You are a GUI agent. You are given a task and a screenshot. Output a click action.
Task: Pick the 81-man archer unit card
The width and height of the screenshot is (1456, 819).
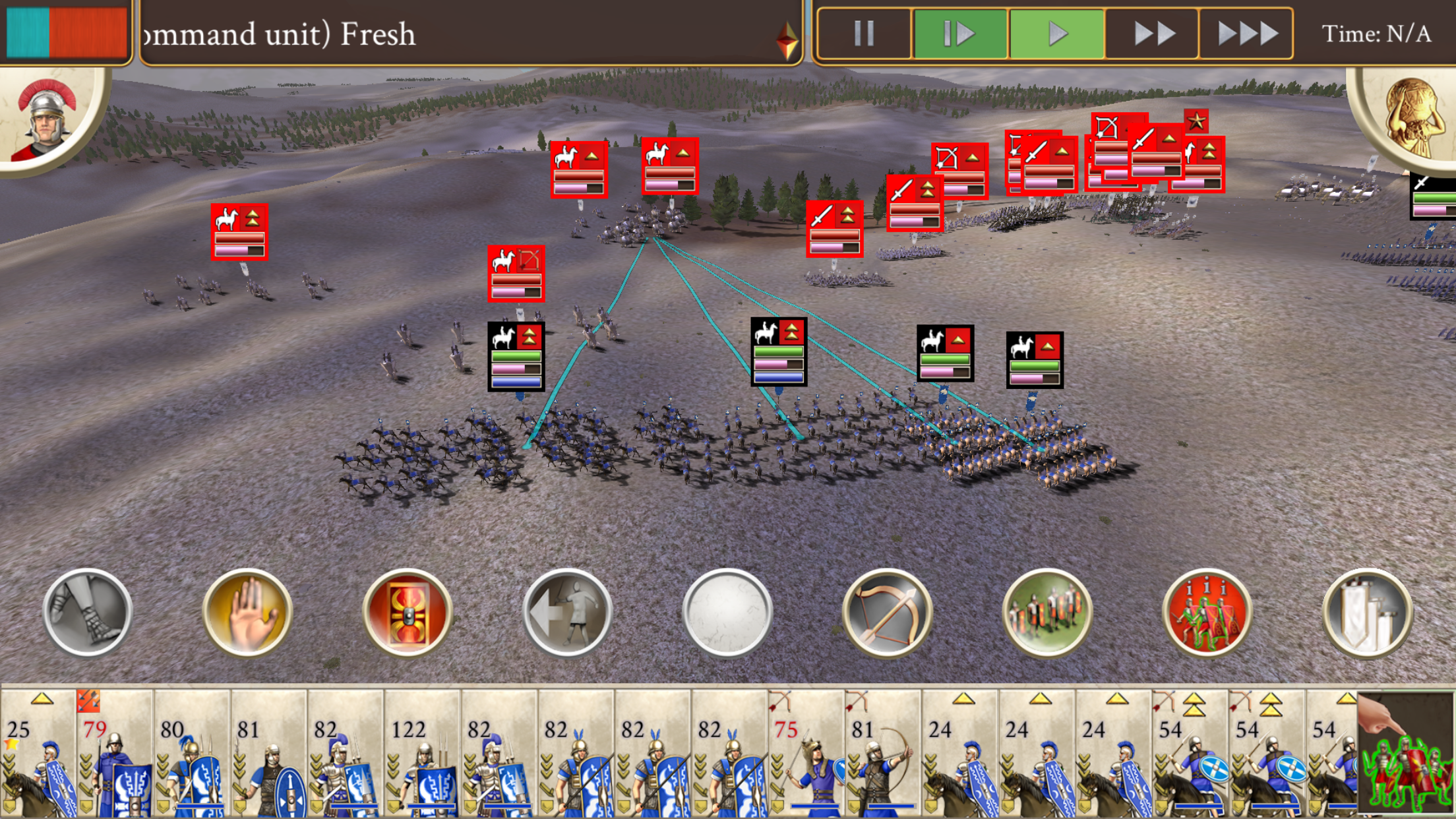coord(882,752)
